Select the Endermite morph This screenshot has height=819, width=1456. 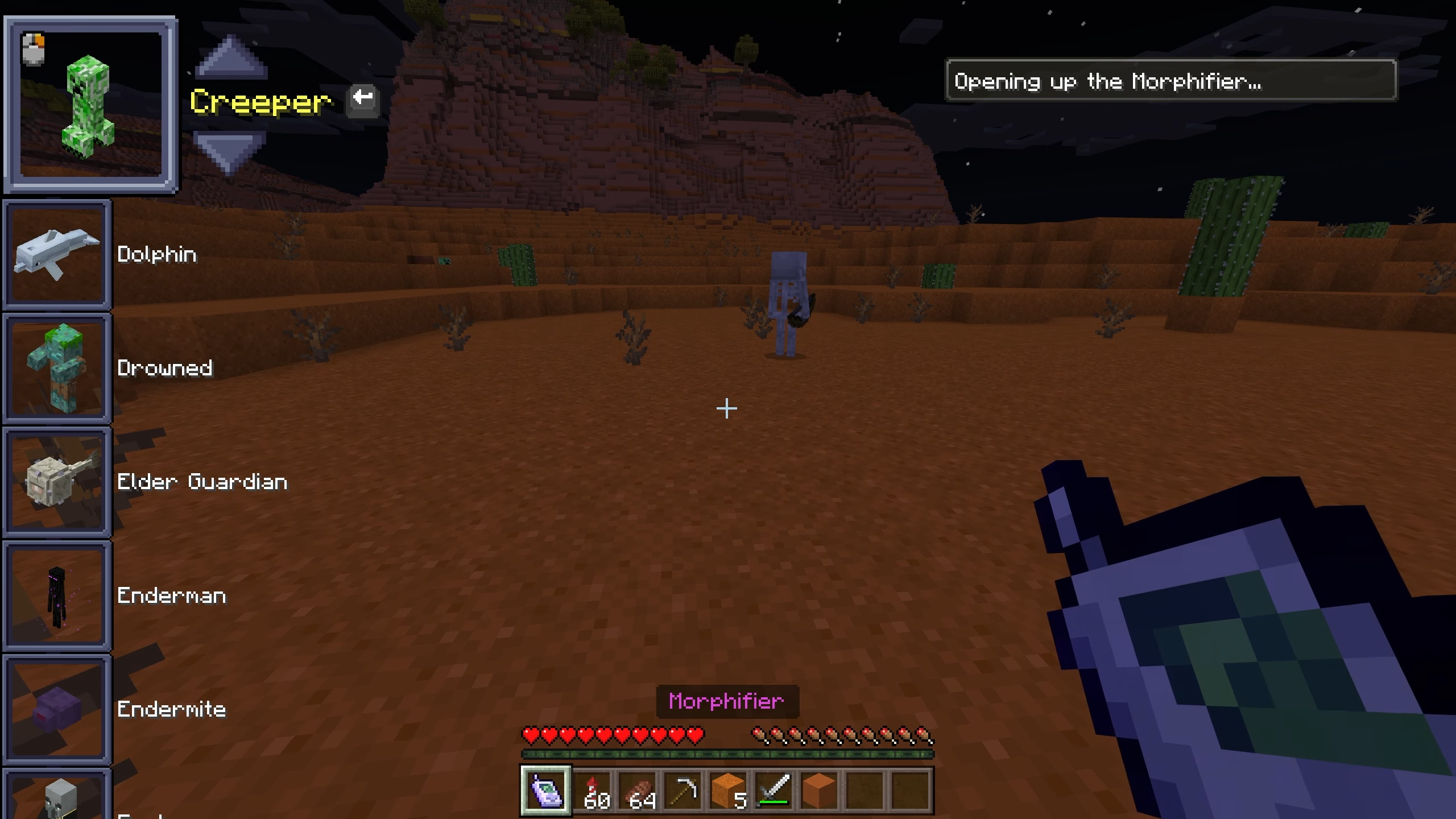point(57,709)
